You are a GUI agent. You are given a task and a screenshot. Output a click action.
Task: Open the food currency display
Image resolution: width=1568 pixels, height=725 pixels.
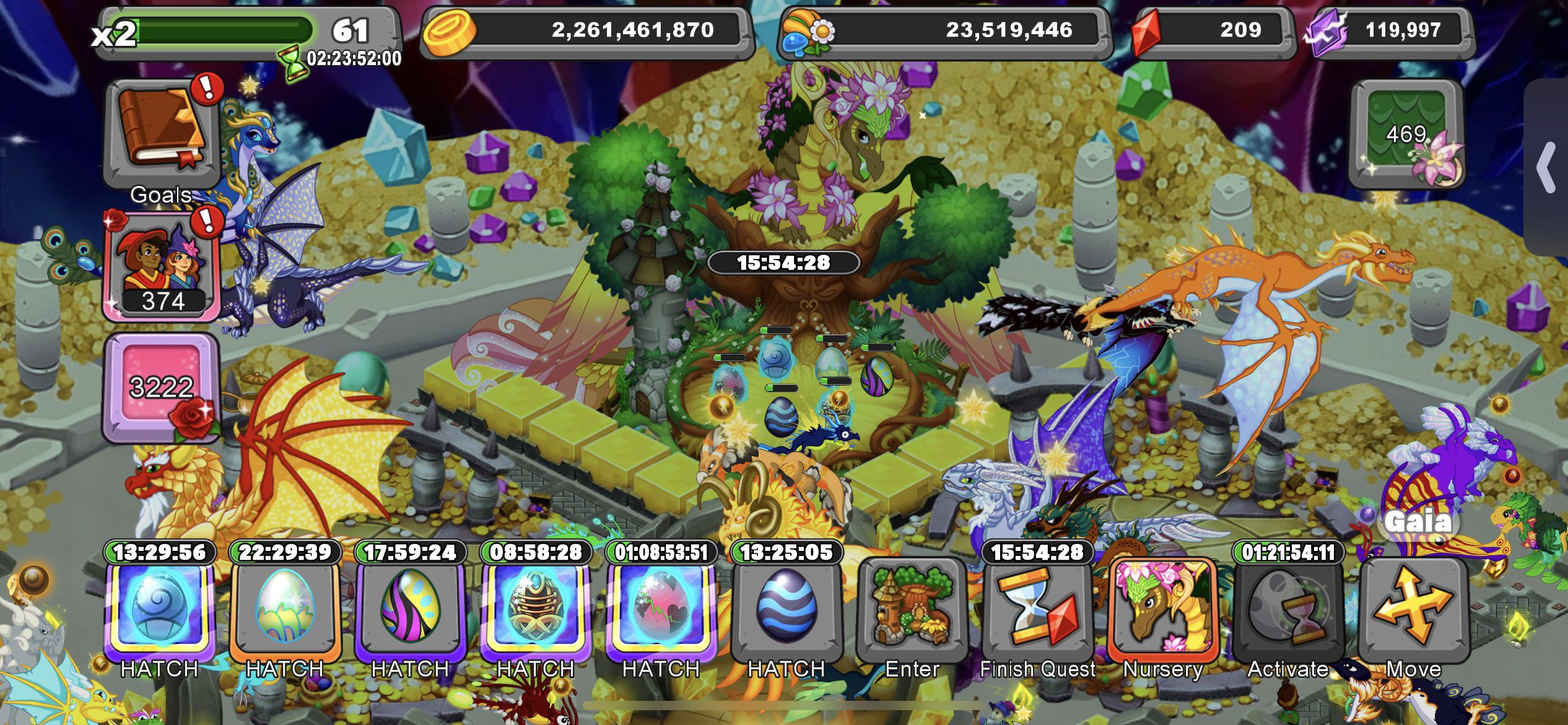(947, 29)
